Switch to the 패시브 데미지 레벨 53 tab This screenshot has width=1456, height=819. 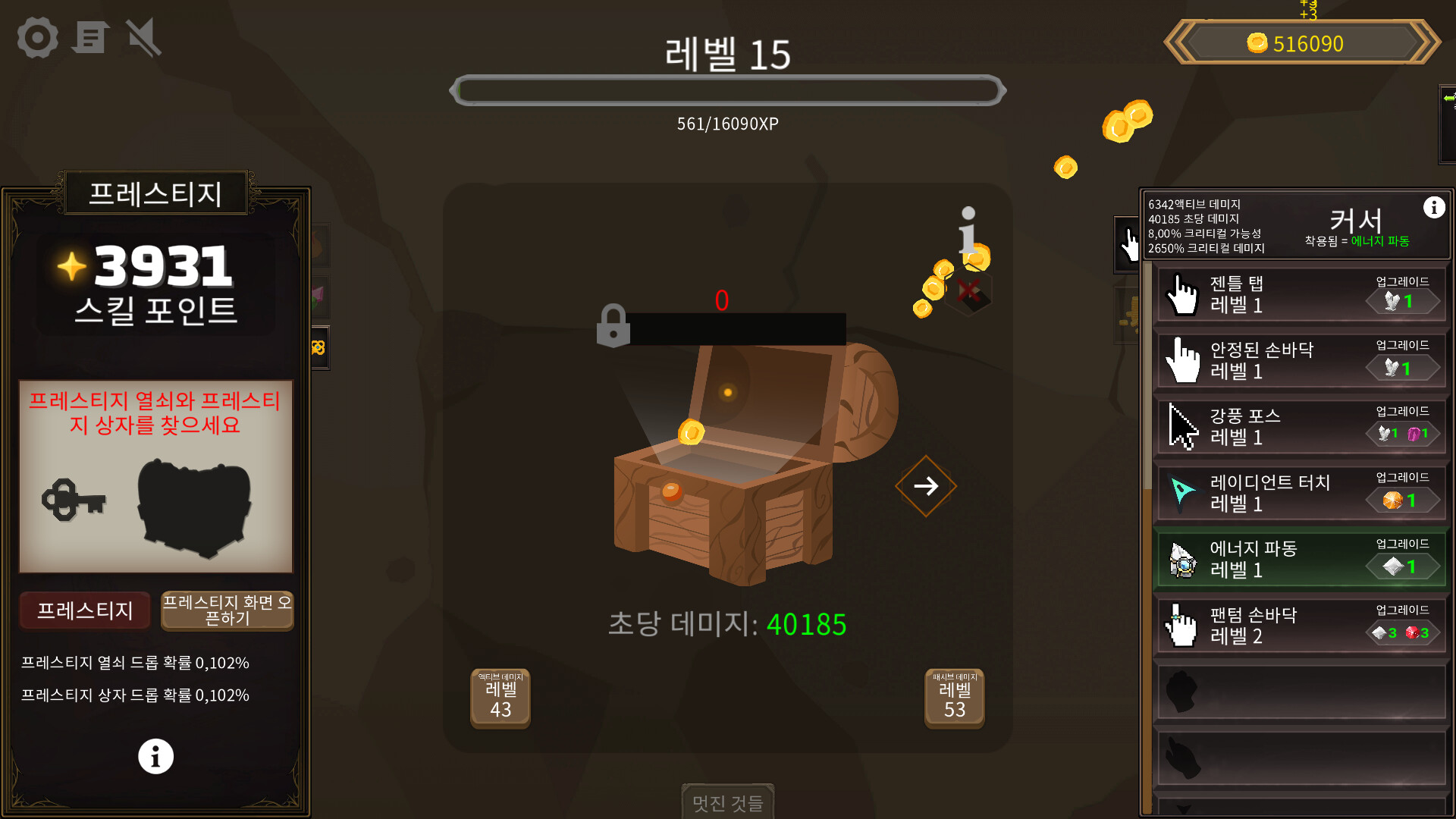coord(953,698)
